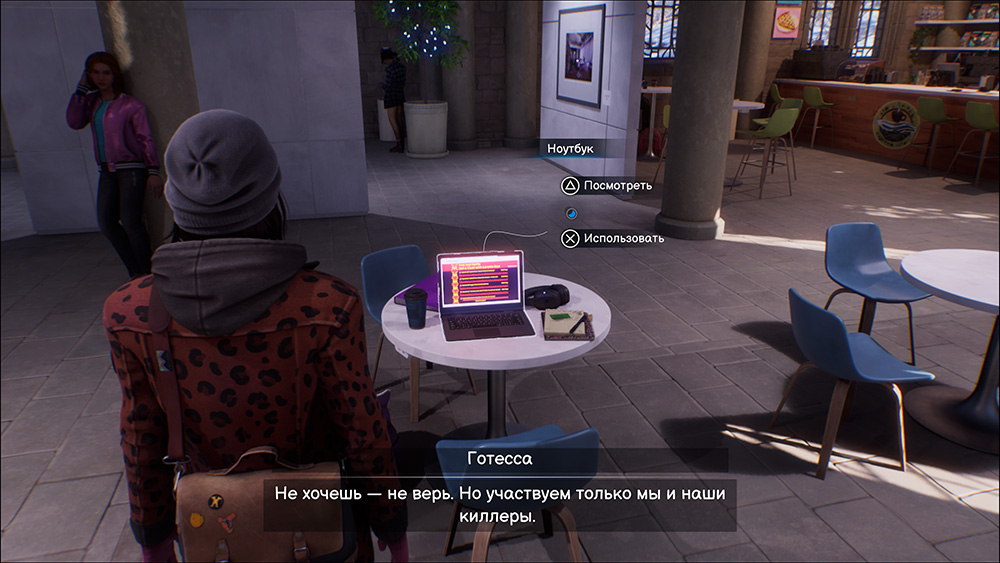
Task: Choose the Посмотреть option for the laptop
Action: pyautogui.click(x=606, y=185)
